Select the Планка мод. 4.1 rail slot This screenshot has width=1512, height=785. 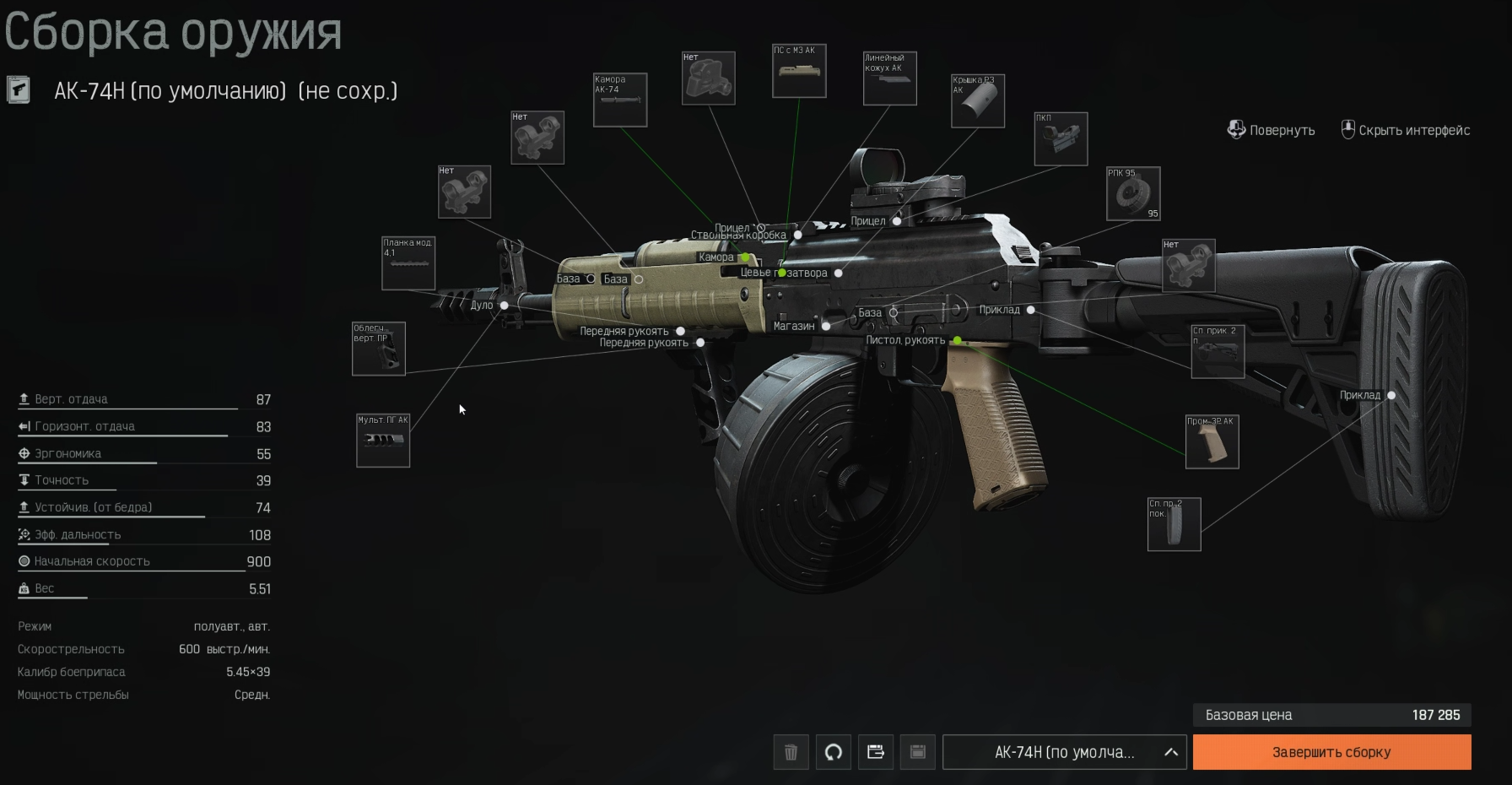point(408,263)
